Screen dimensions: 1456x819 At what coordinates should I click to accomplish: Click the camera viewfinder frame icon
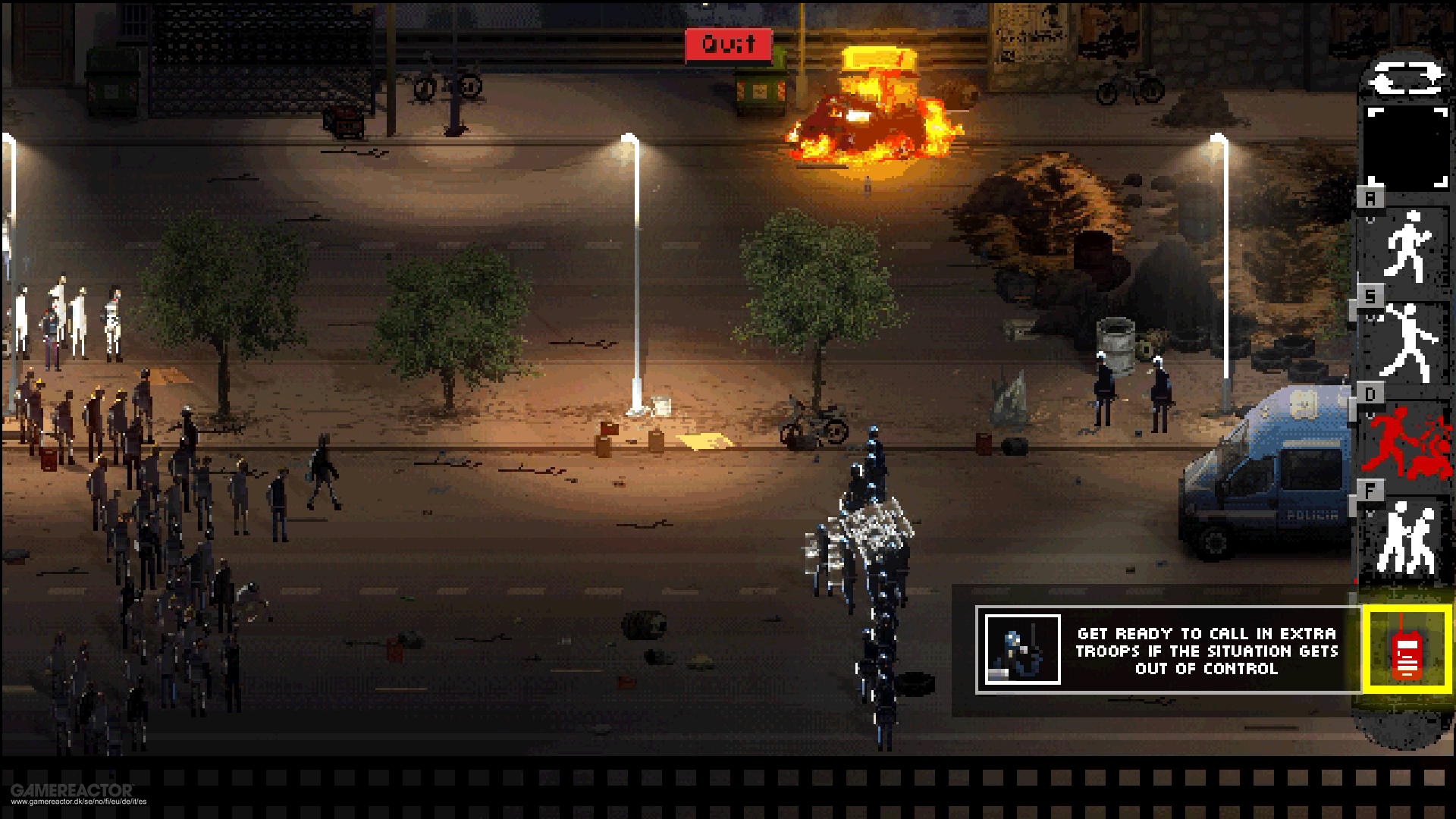[1407, 148]
